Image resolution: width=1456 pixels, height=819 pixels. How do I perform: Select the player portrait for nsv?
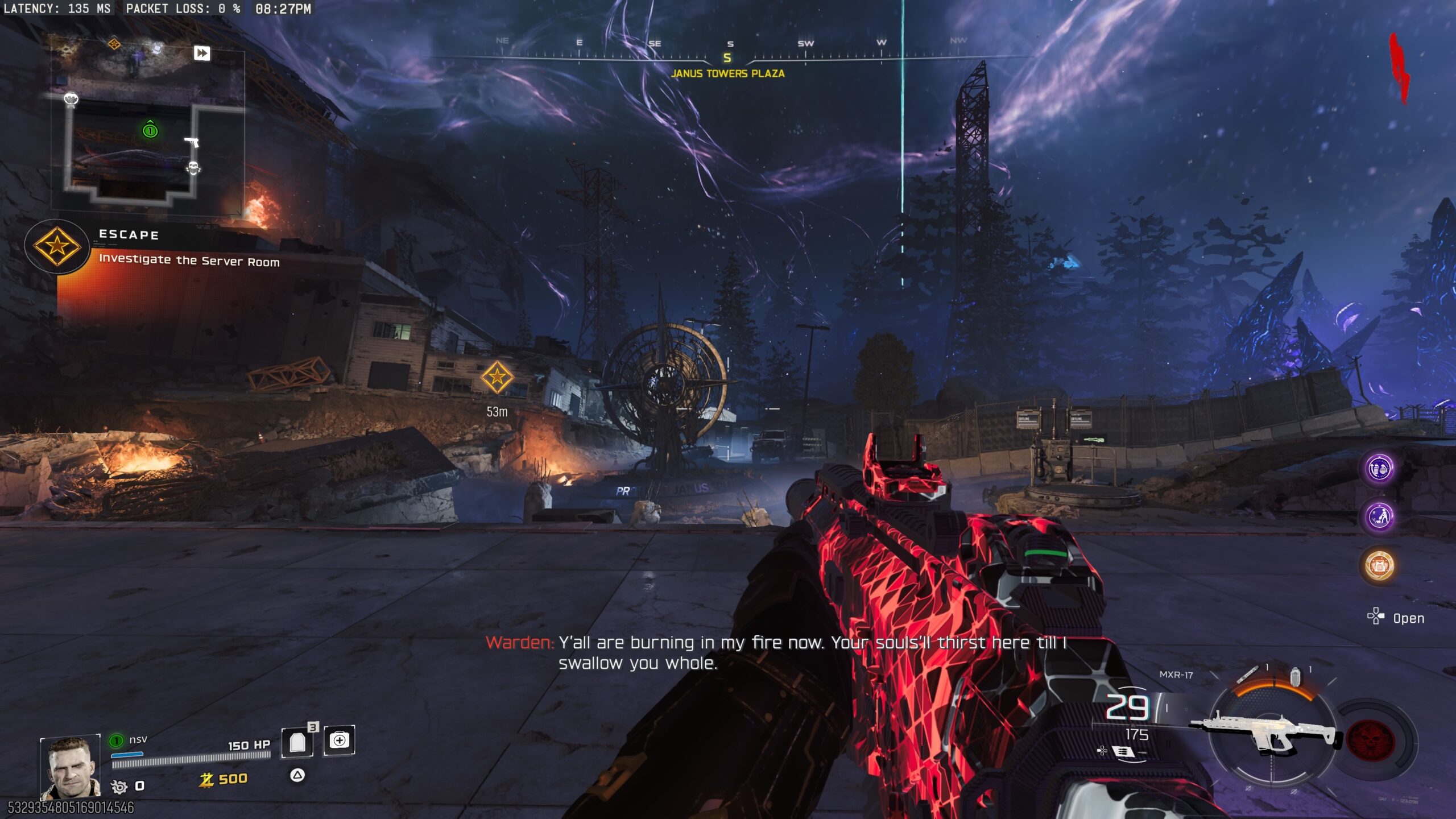(71, 767)
